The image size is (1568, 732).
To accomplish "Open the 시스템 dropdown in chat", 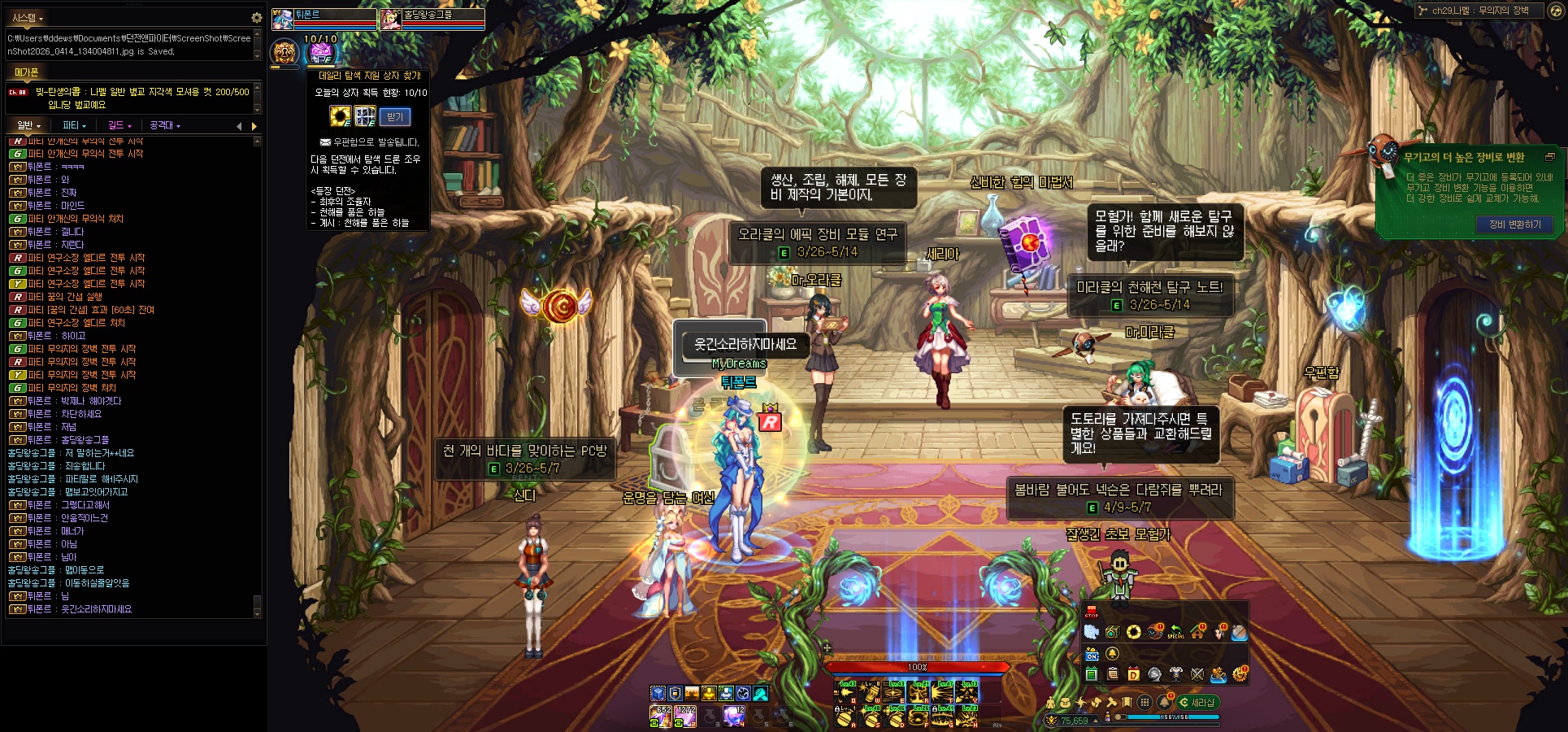I will (x=28, y=17).
